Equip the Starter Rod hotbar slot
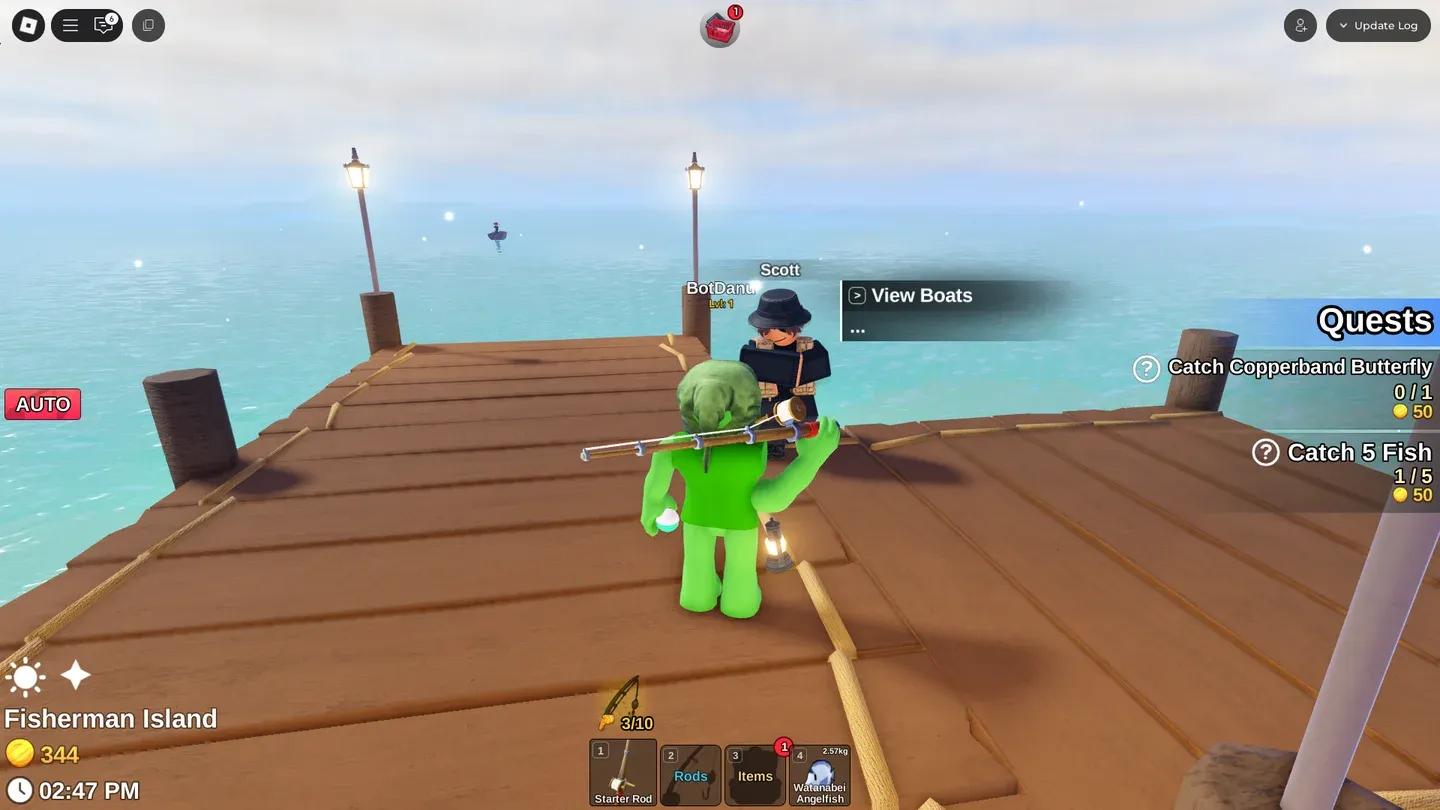 point(623,772)
